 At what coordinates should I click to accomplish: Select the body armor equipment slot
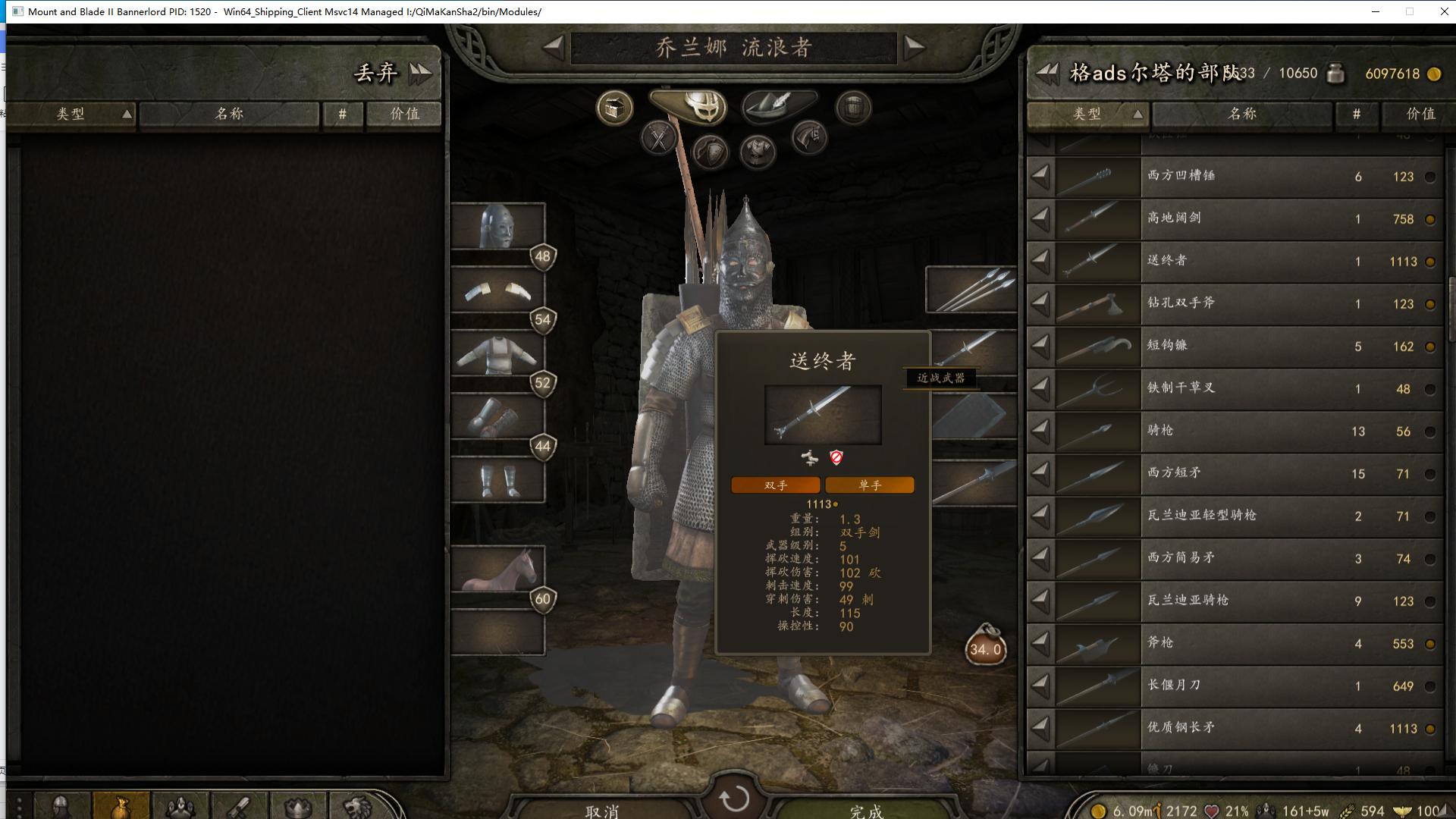(x=498, y=353)
